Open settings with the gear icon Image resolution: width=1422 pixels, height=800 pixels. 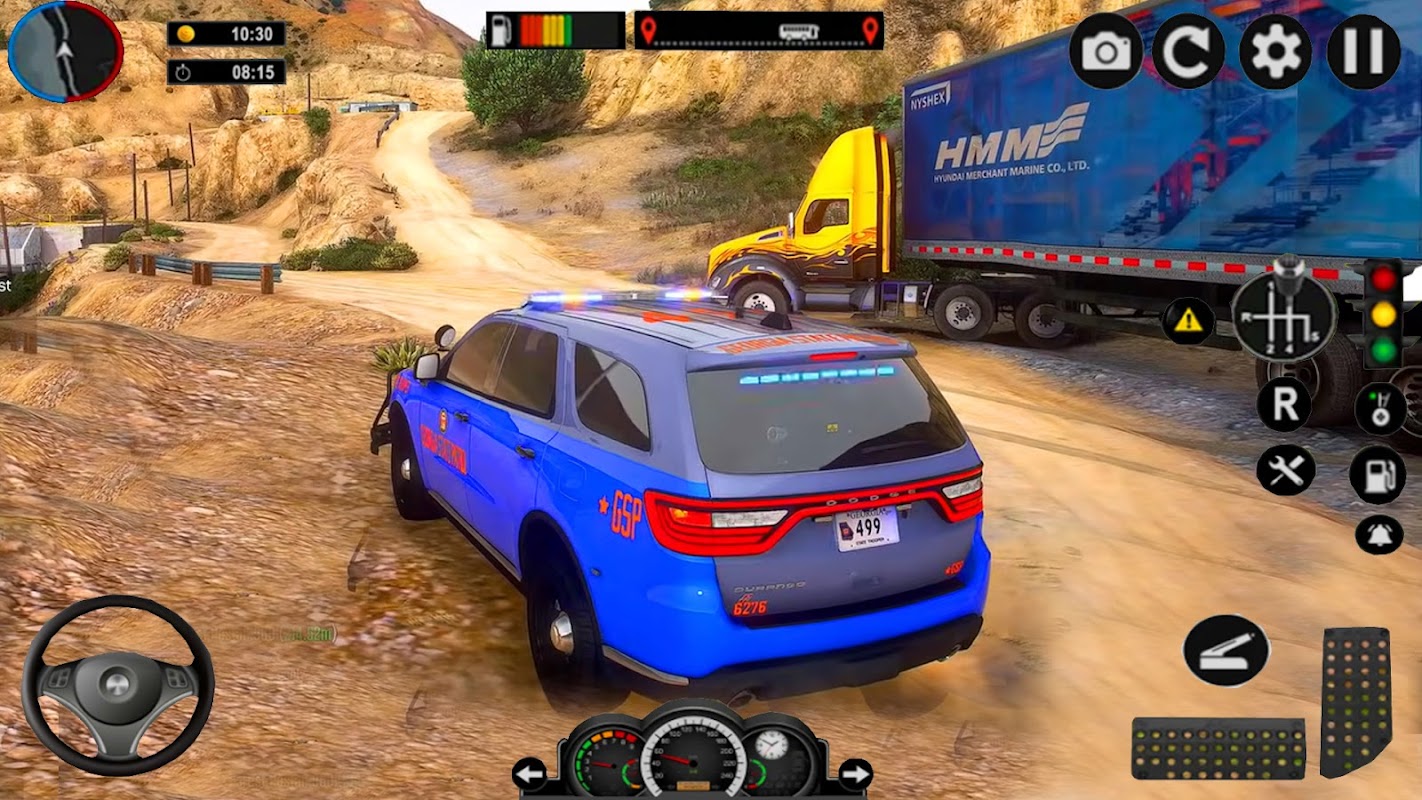(x=1276, y=51)
